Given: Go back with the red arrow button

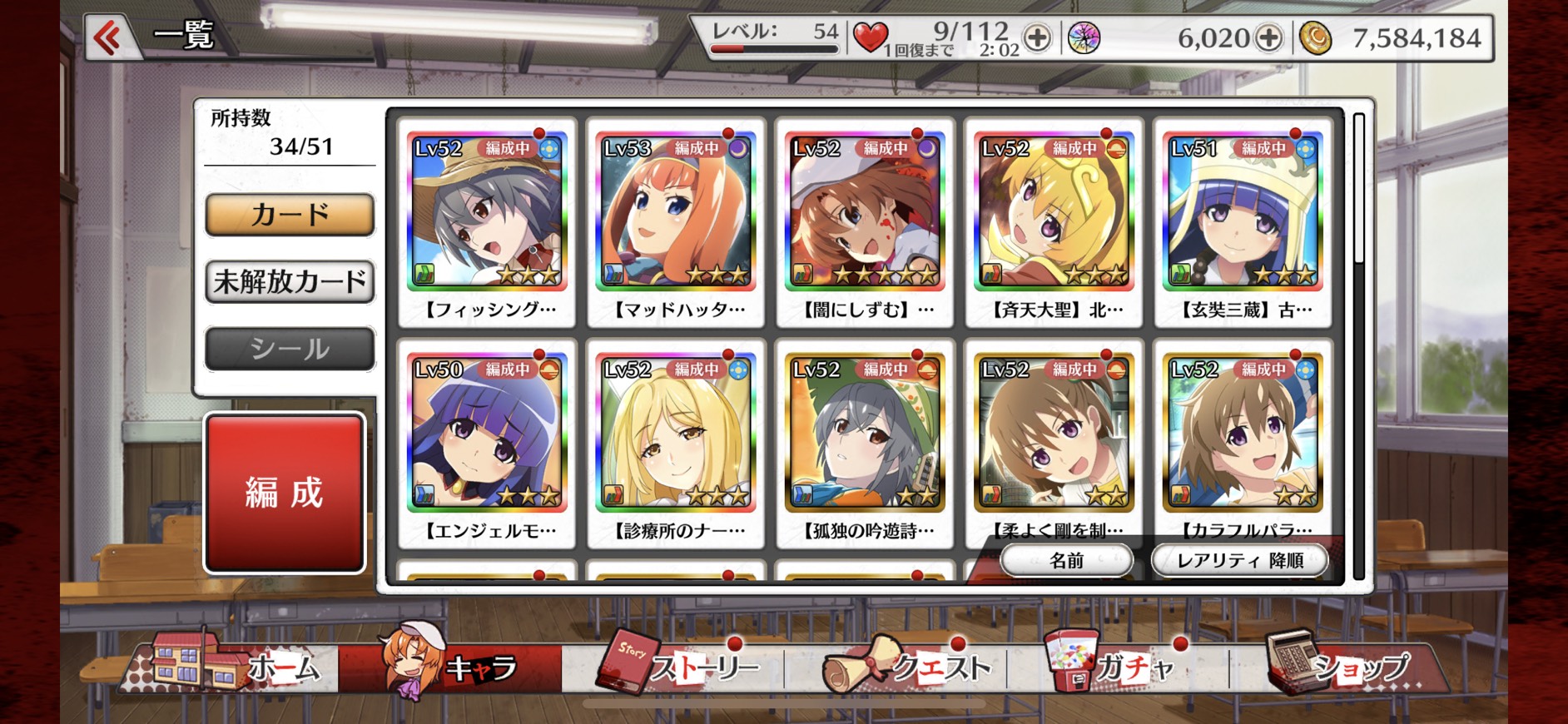Looking at the screenshot, I should tap(109, 37).
